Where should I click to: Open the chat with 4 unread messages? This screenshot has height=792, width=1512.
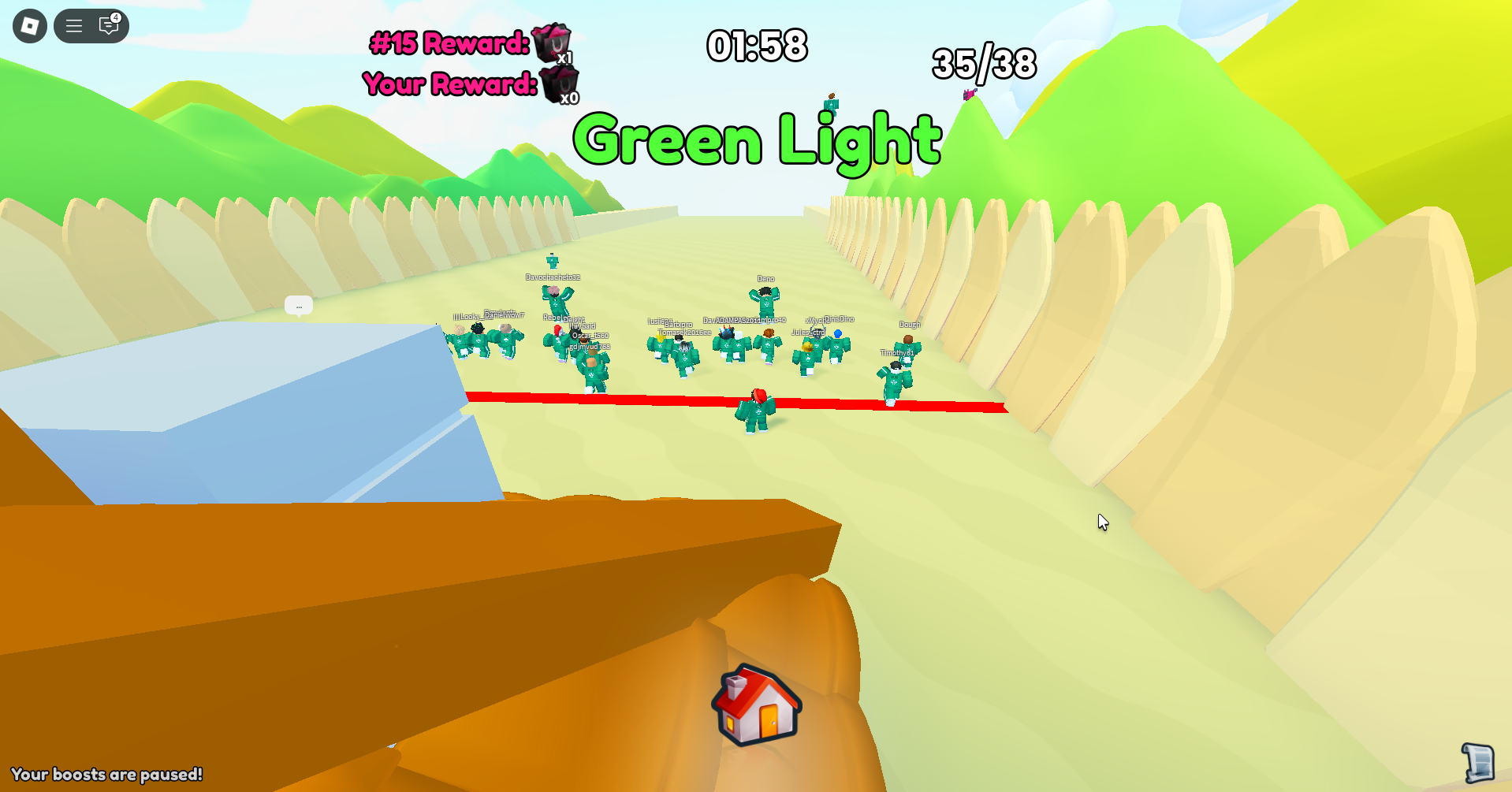[107, 25]
